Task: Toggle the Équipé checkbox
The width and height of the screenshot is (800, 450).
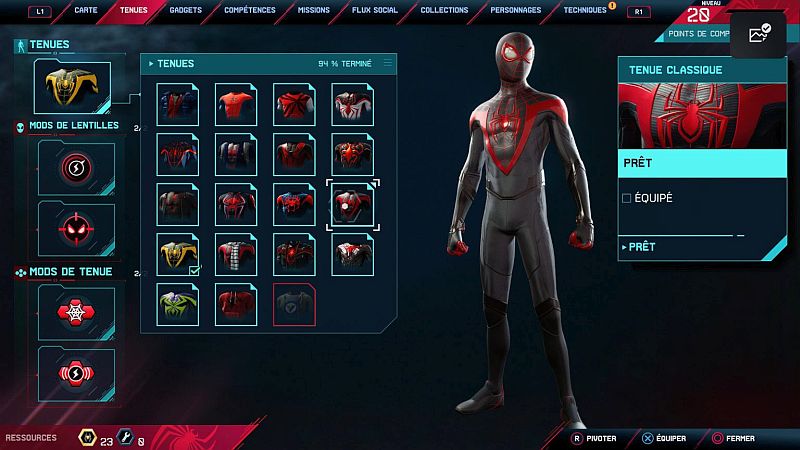Action: coord(627,198)
